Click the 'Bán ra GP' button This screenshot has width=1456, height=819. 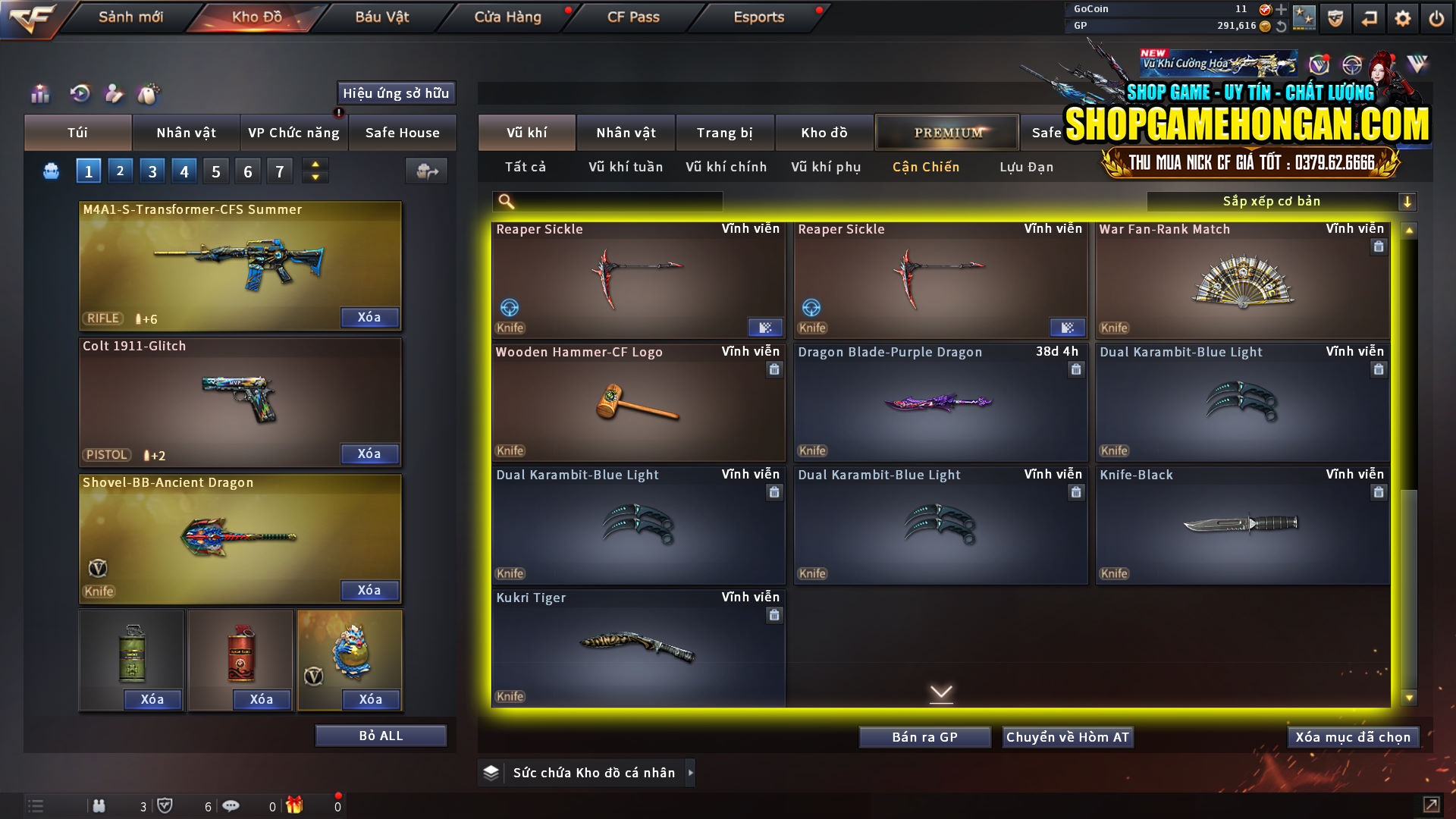point(924,736)
